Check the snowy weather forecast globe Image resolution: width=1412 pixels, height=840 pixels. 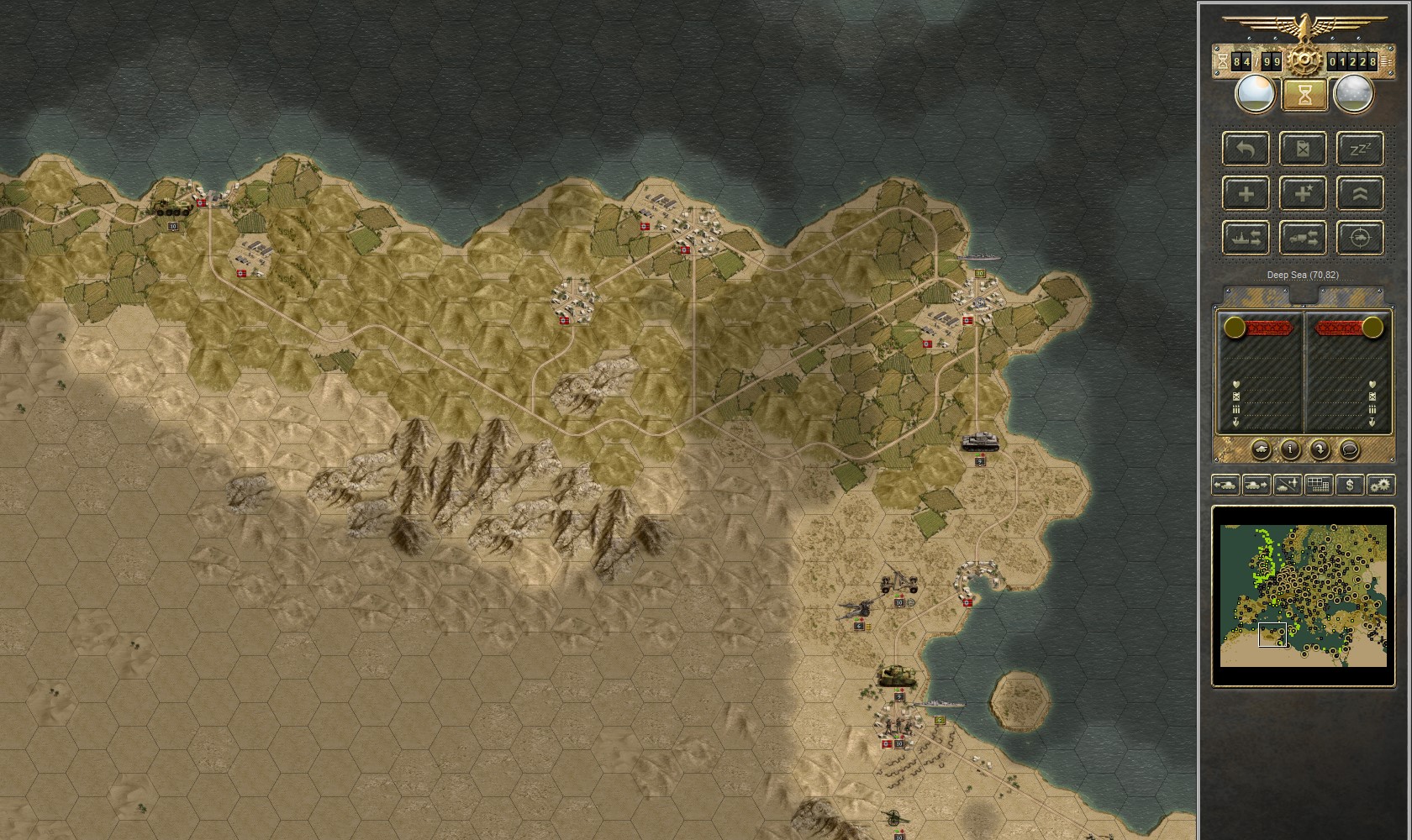[x=1354, y=94]
